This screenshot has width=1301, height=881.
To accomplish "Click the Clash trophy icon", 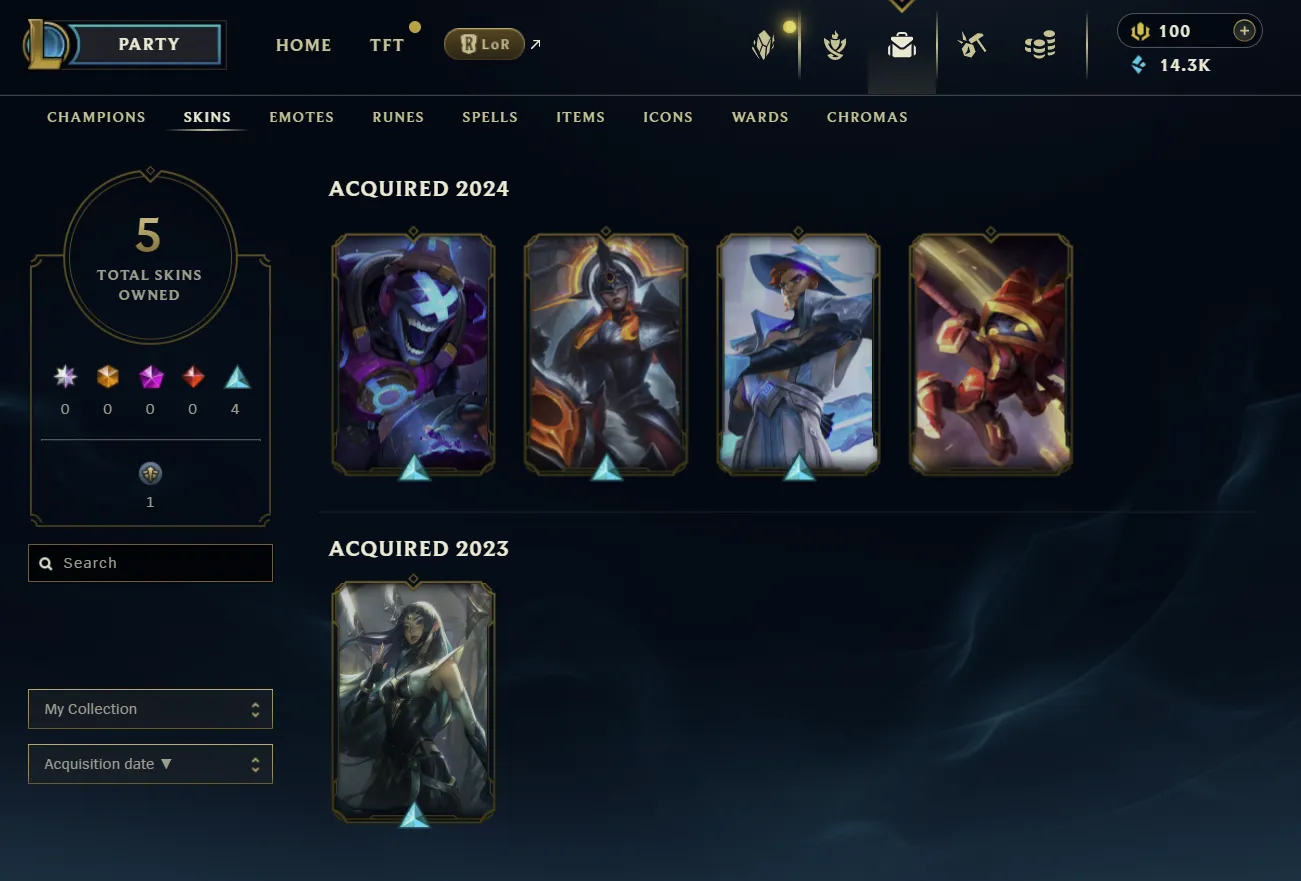I will 835,45.
